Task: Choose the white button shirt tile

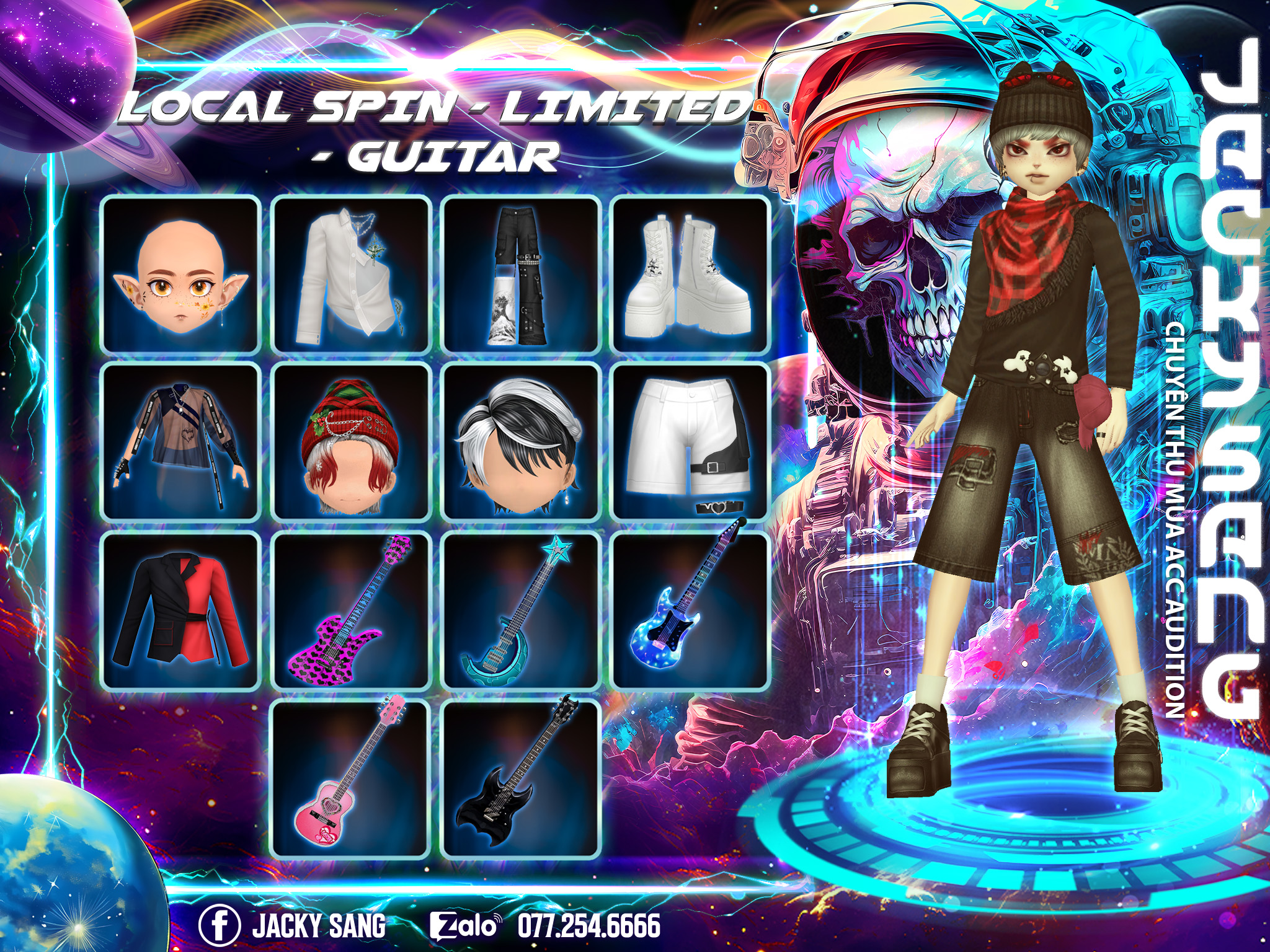Action: (351, 275)
